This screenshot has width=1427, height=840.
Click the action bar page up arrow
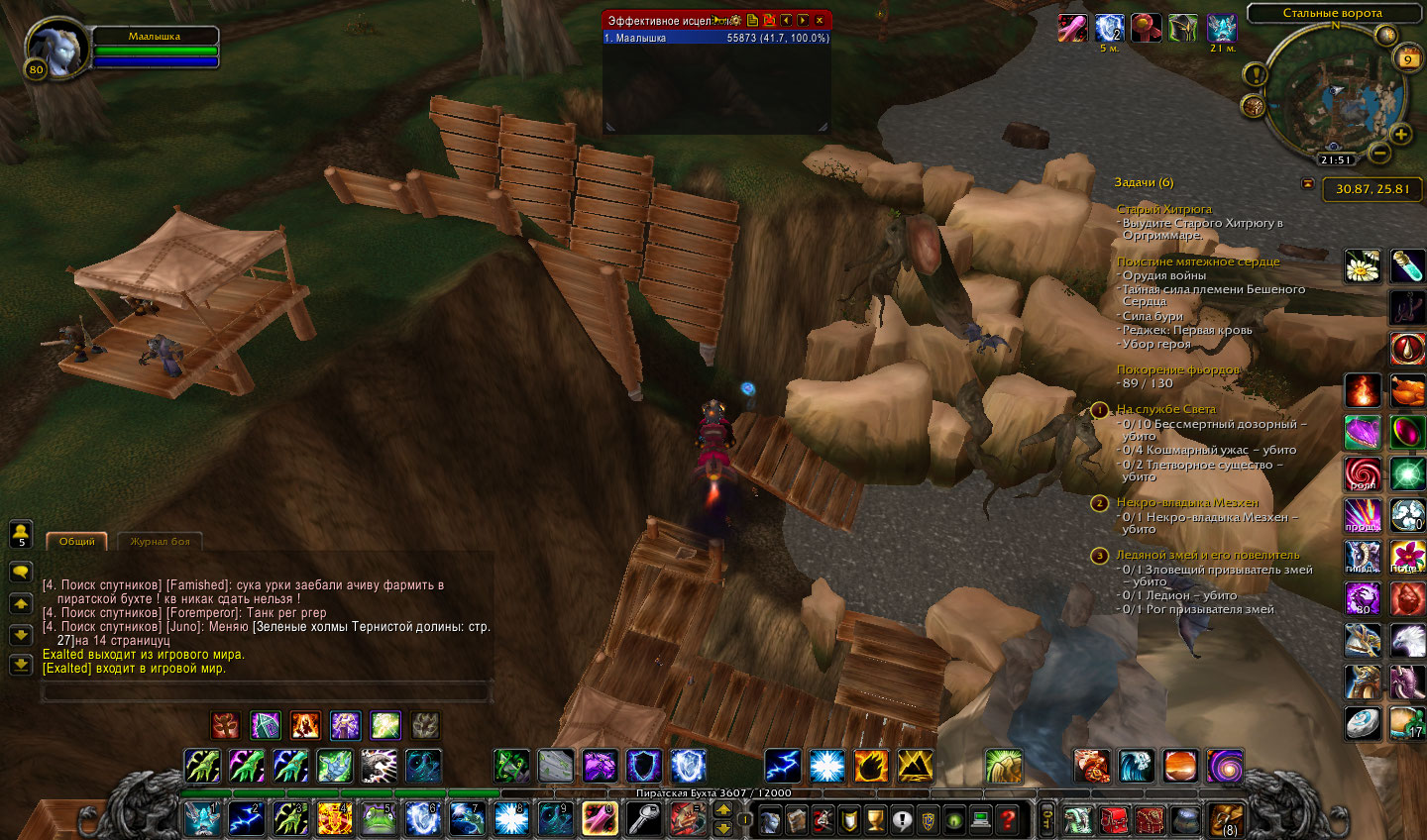pos(723,809)
